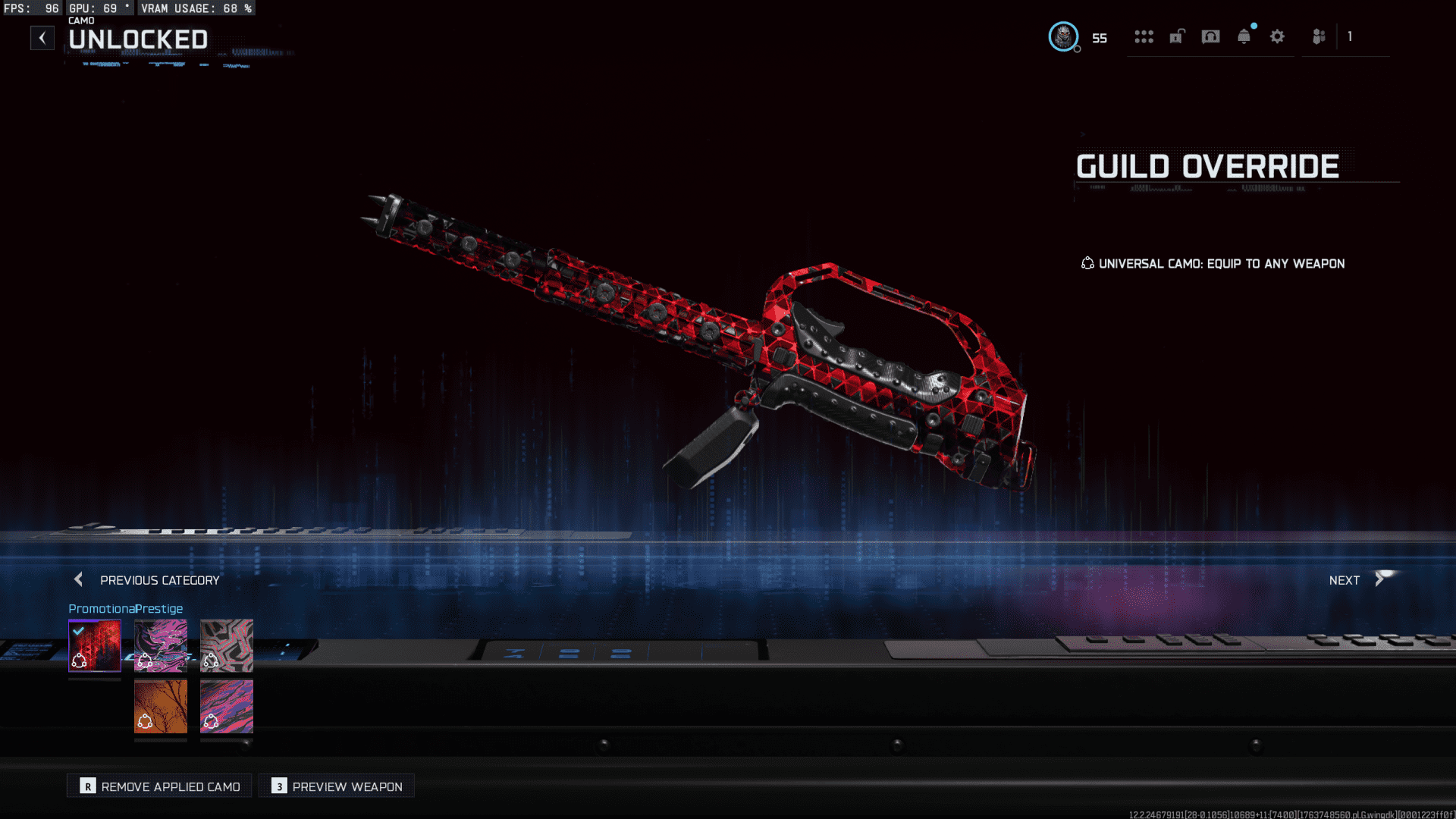Click the Previous Category left chevron

pos(78,579)
